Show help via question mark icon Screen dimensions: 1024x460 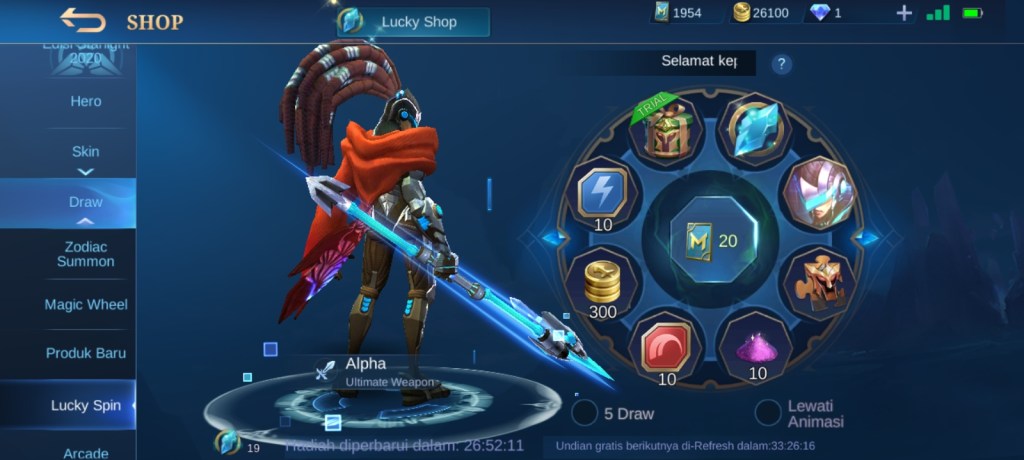(x=782, y=63)
